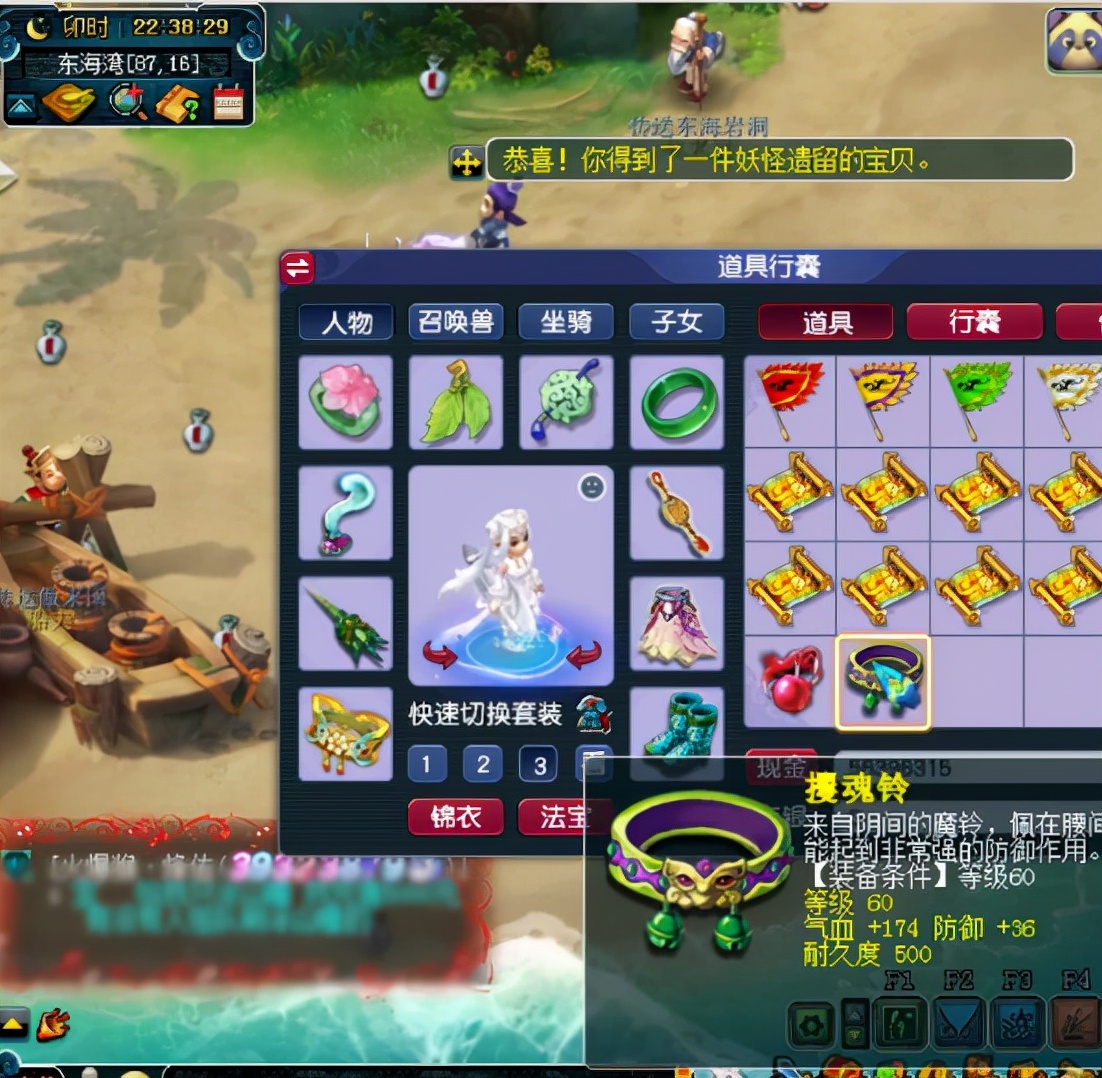This screenshot has height=1078, width=1102.
Task: Open the 锦衣 outfit panel
Action: tap(455, 817)
